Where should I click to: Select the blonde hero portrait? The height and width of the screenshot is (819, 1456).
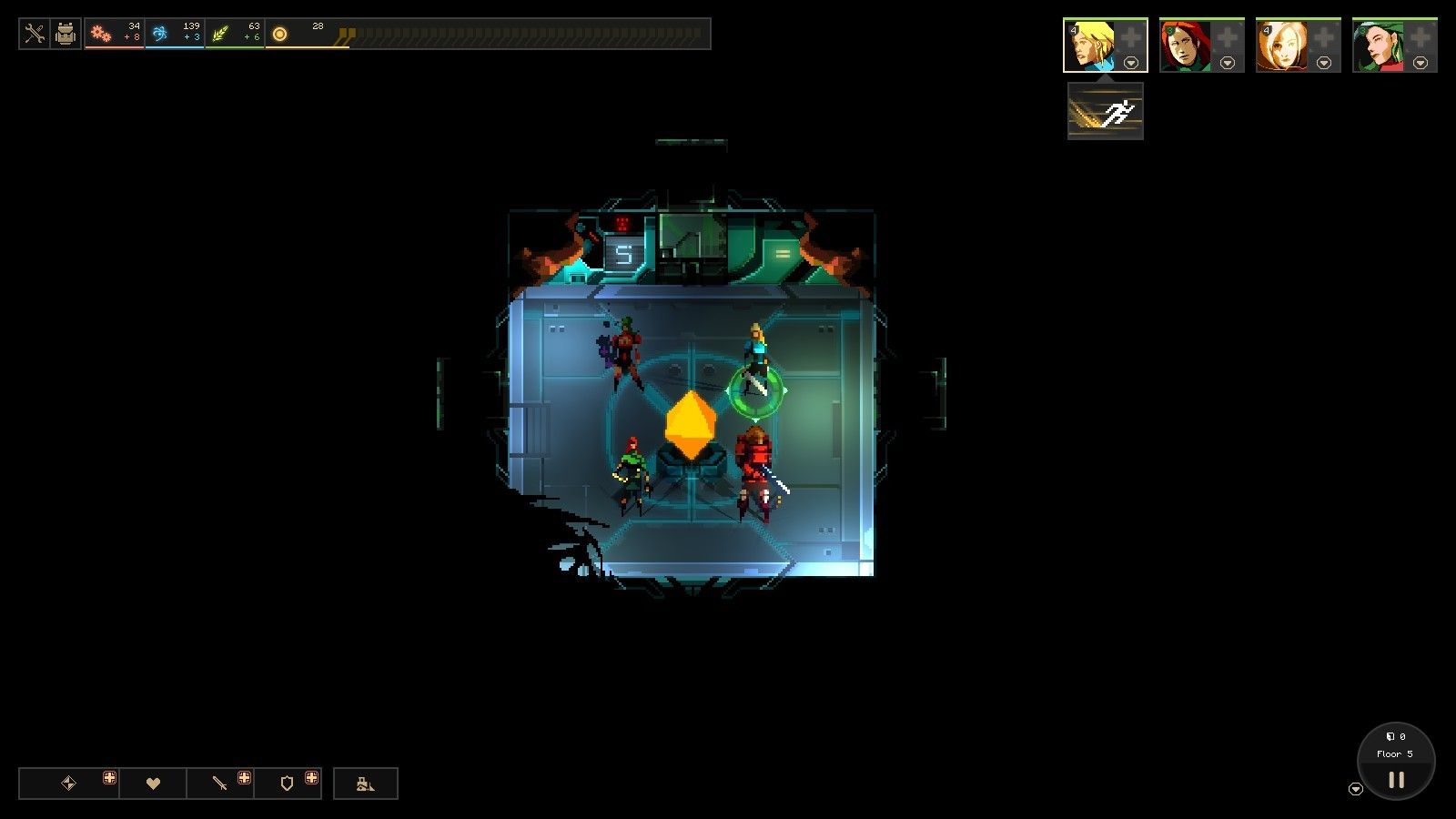1090,45
